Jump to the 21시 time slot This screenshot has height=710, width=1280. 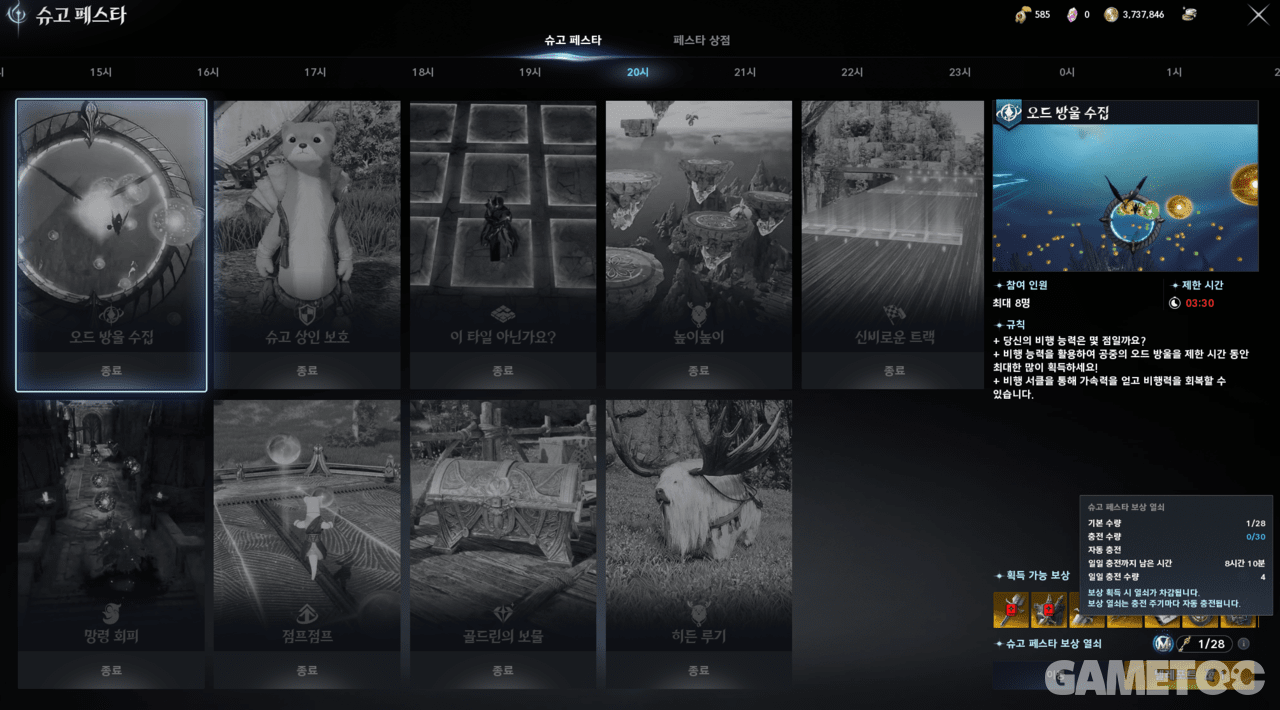[x=745, y=73]
